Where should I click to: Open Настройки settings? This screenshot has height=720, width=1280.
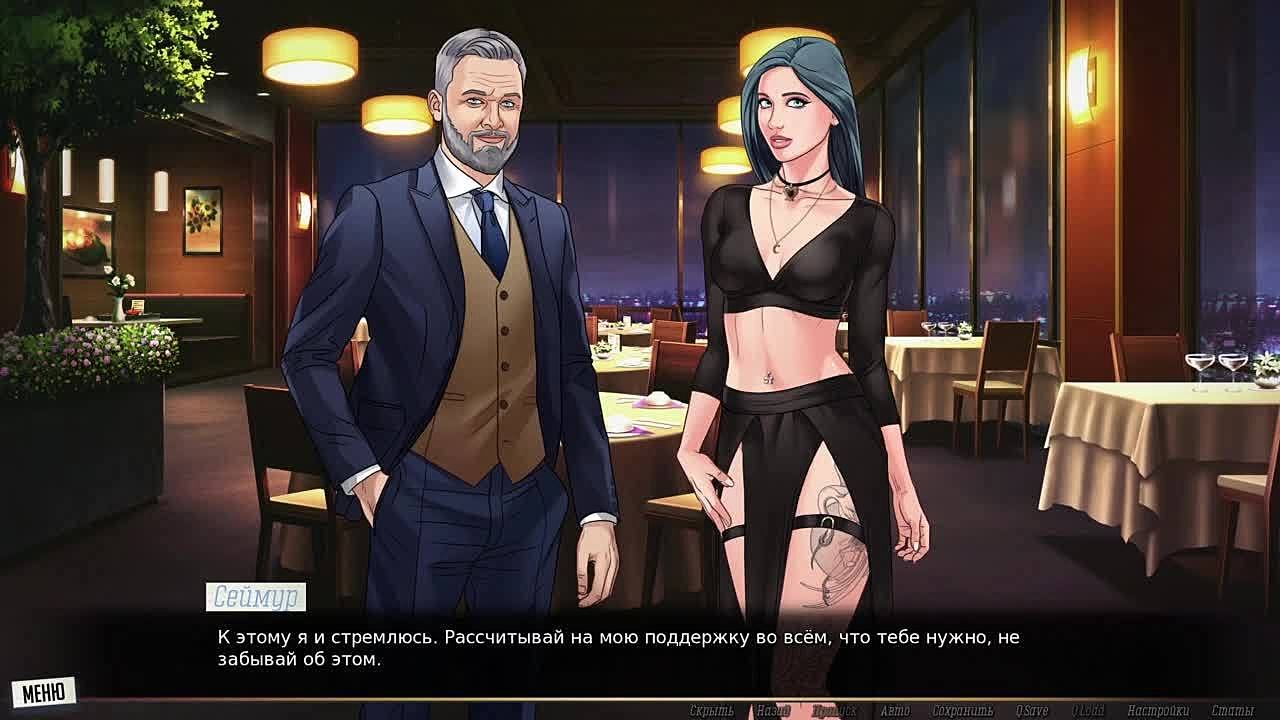pos(1158,711)
